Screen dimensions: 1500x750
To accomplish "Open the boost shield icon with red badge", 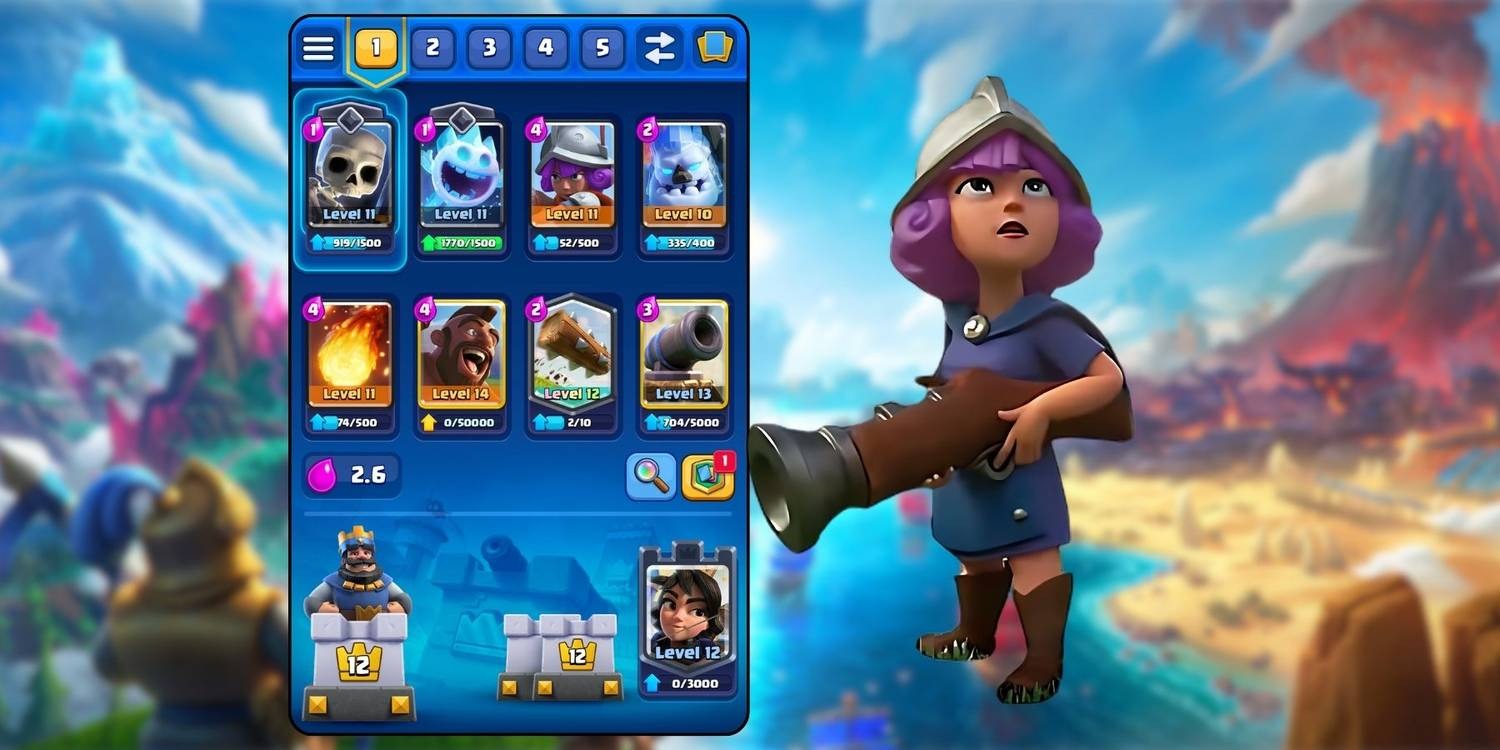I will point(708,477).
